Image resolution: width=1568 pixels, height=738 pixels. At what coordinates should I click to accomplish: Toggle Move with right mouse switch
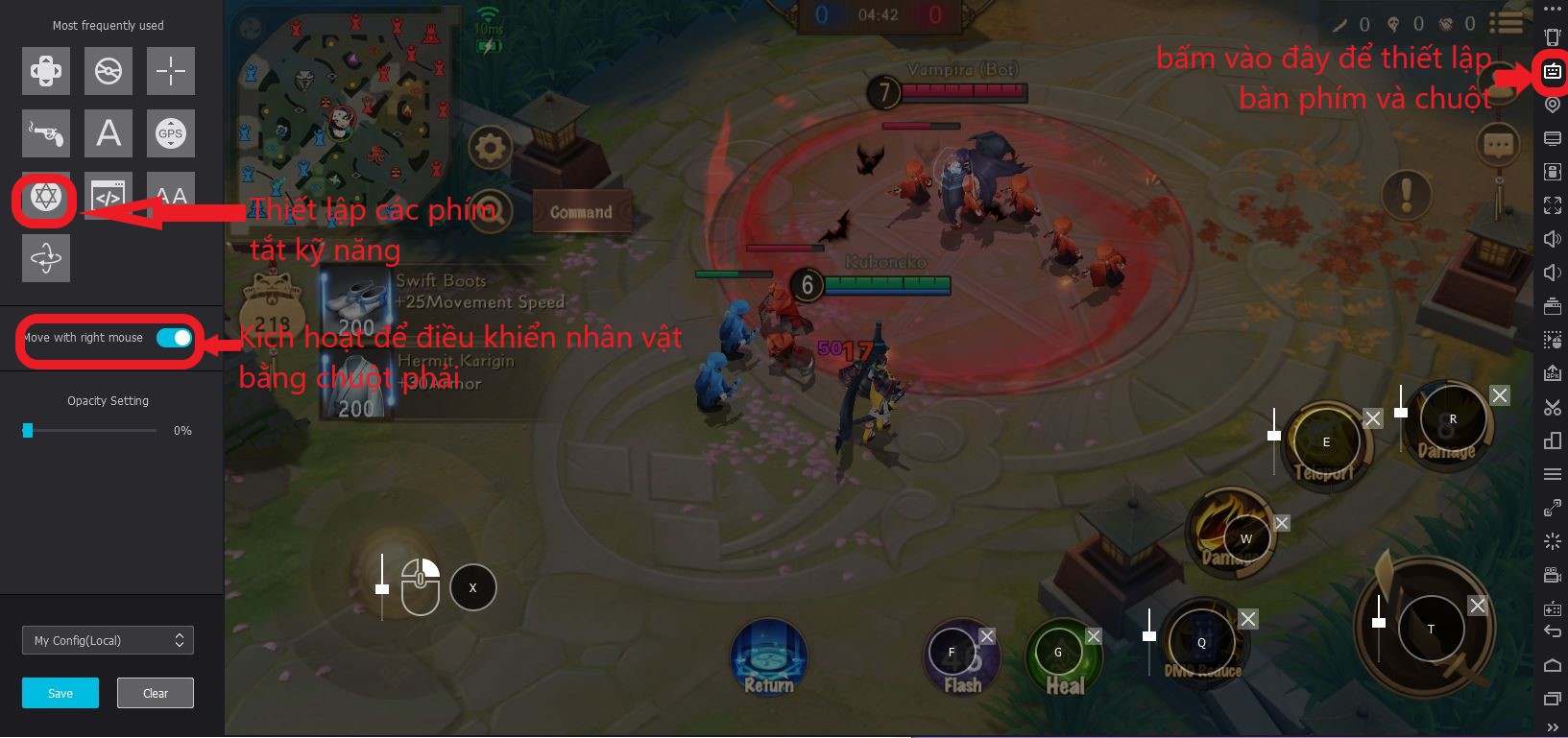pos(174,338)
